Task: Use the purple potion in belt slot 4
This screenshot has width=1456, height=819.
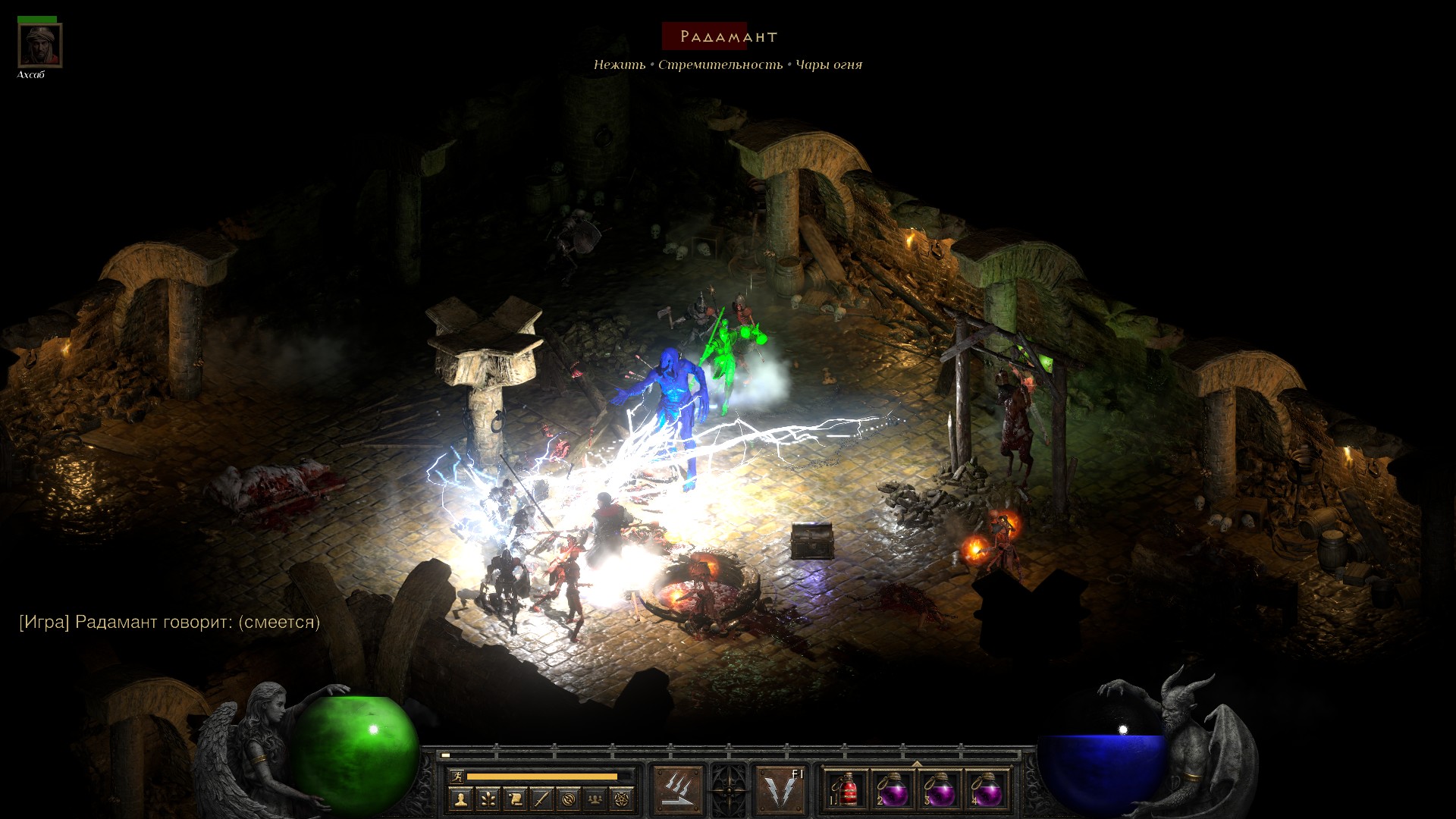Action: click(x=986, y=791)
